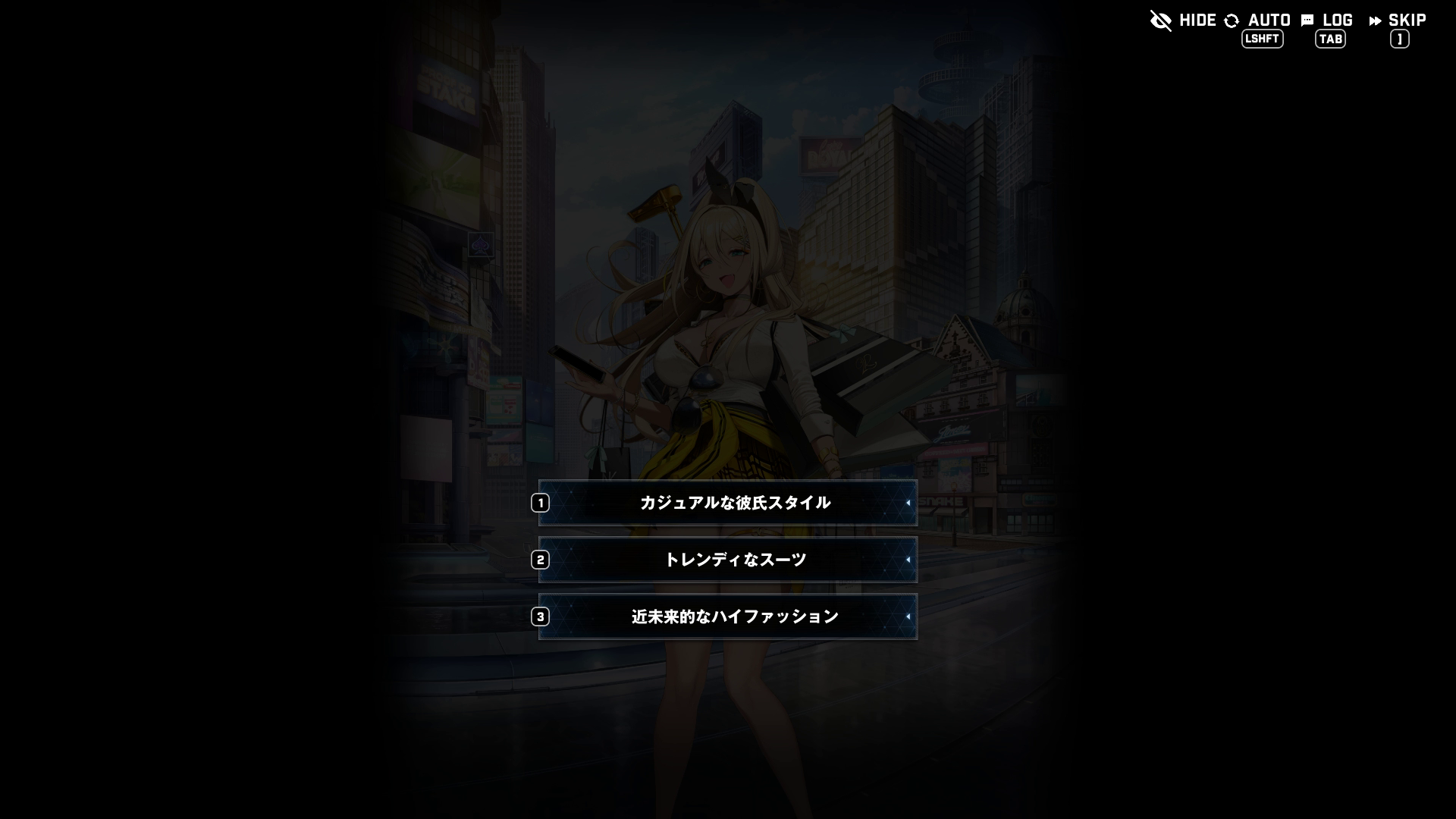Skip the story scene
Screen dimensions: 1456x819
coord(1398,21)
